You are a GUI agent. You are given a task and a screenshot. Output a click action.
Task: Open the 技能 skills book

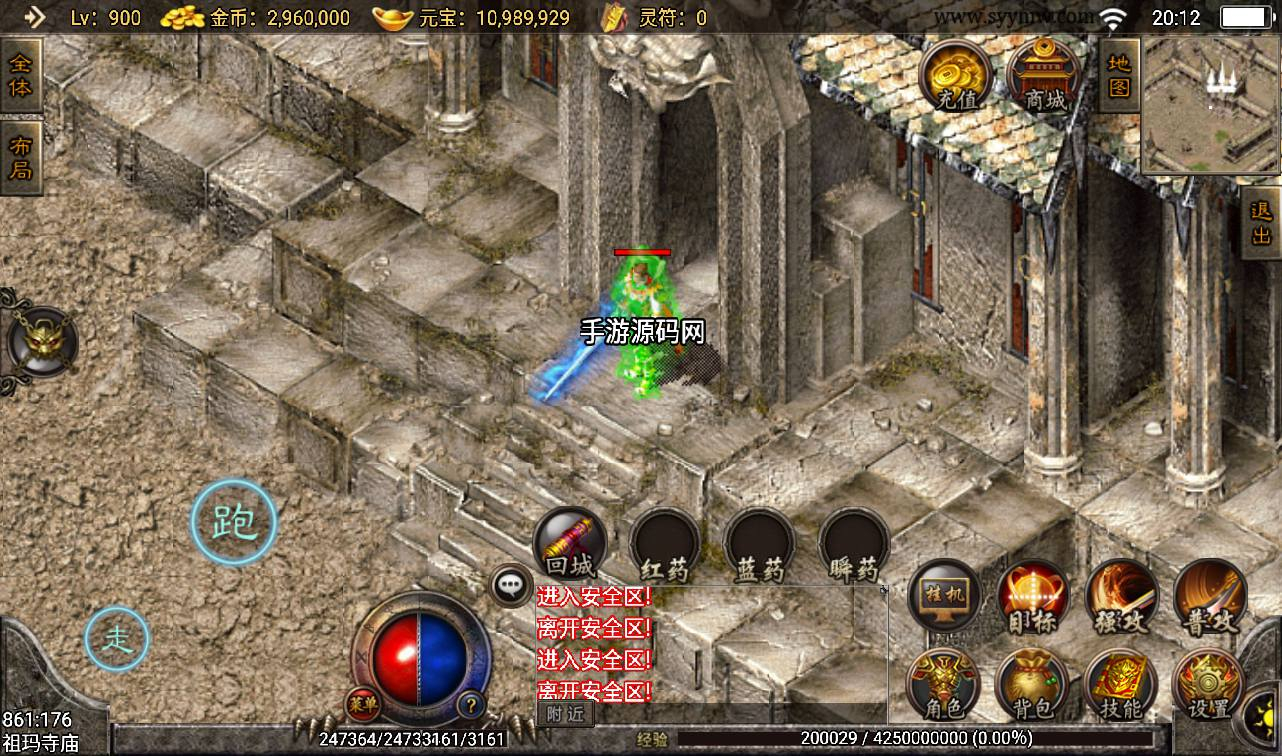click(x=1120, y=685)
